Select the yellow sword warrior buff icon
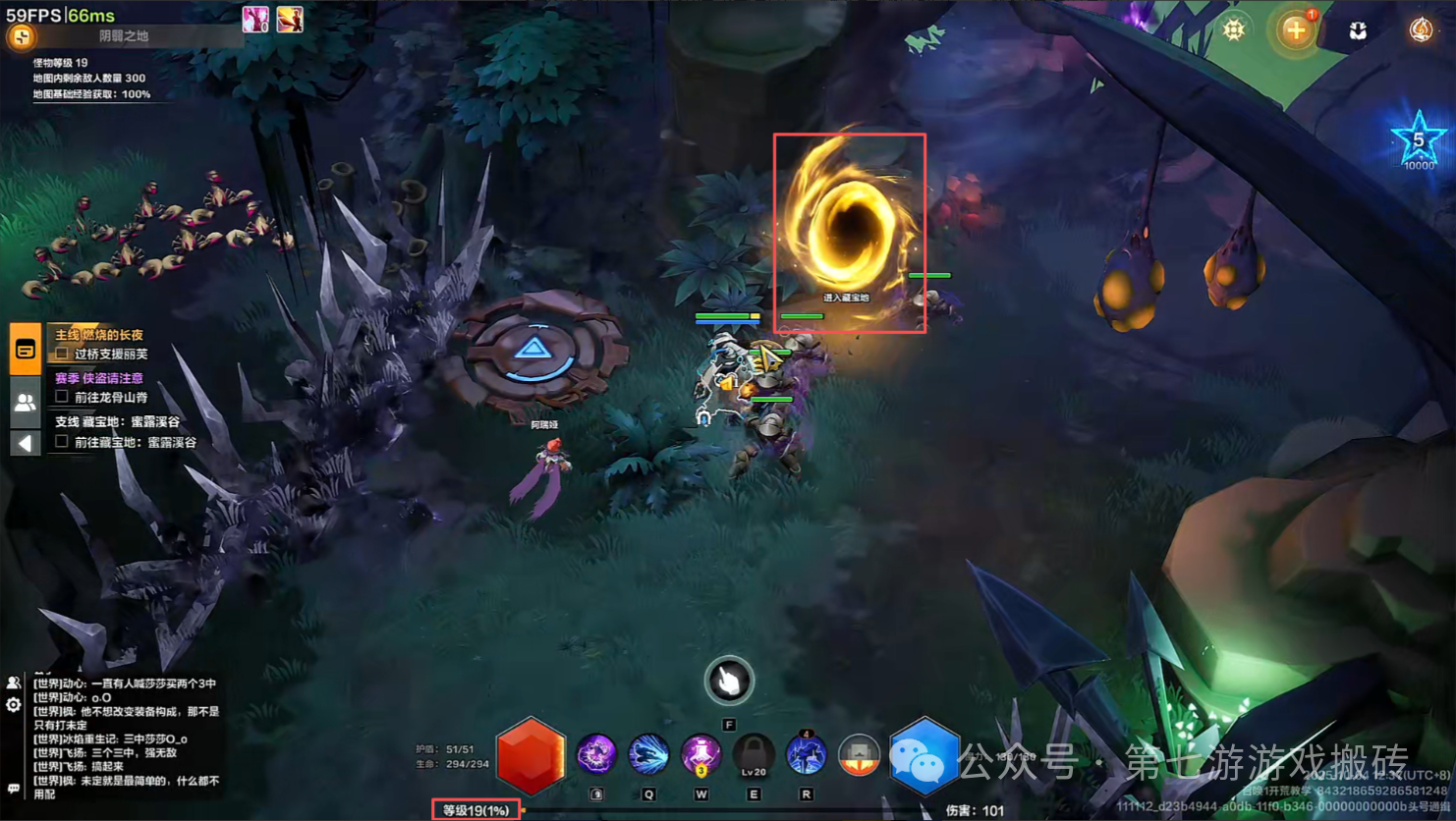This screenshot has width=1456, height=821. [x=290, y=19]
